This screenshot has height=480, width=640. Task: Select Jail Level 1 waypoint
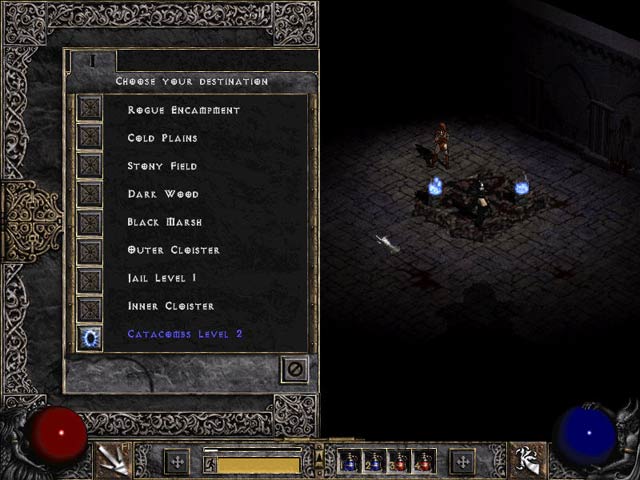pyautogui.click(x=90, y=277)
